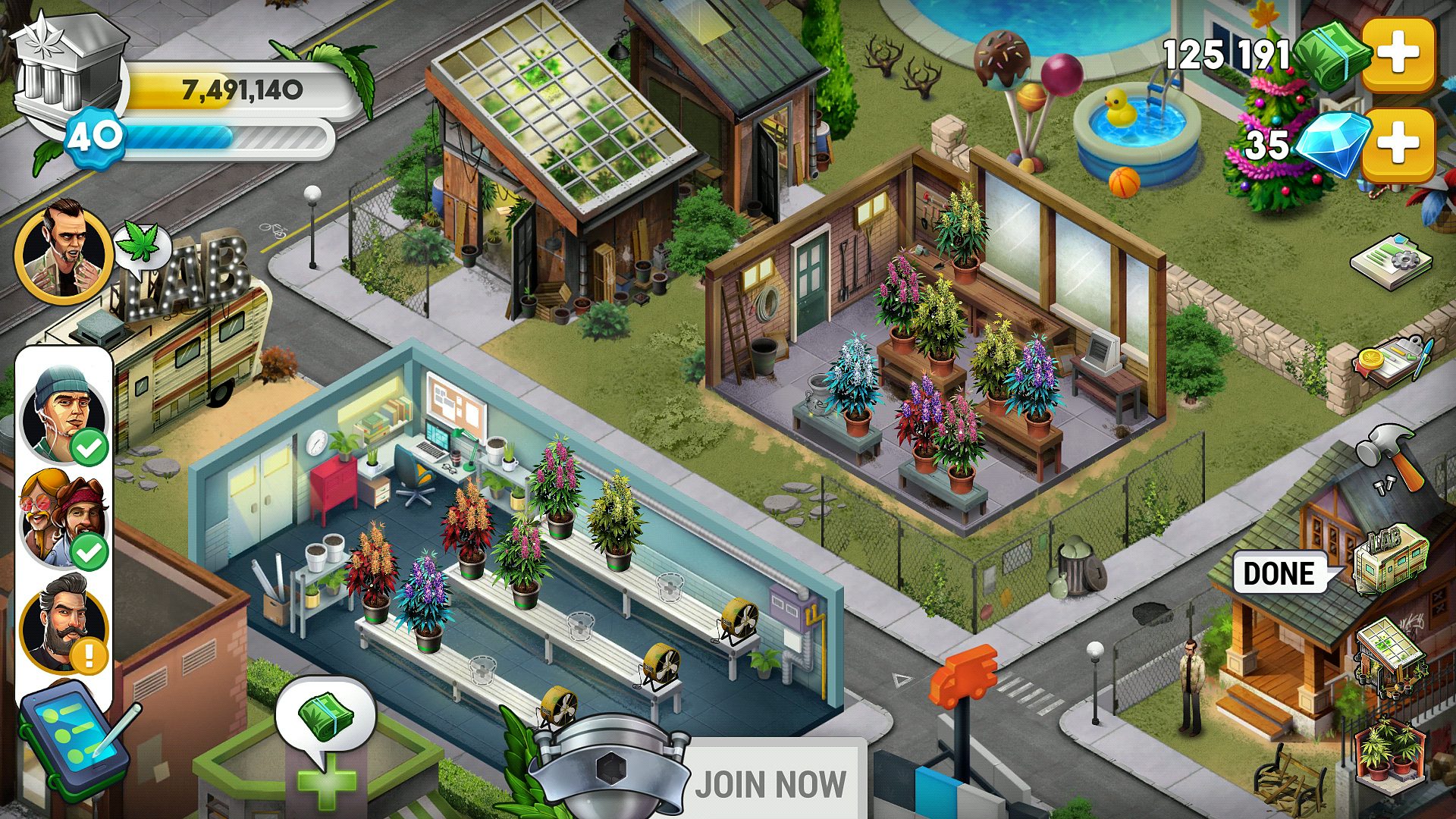
Task: Add more cash with the plus button
Action: (1398, 54)
